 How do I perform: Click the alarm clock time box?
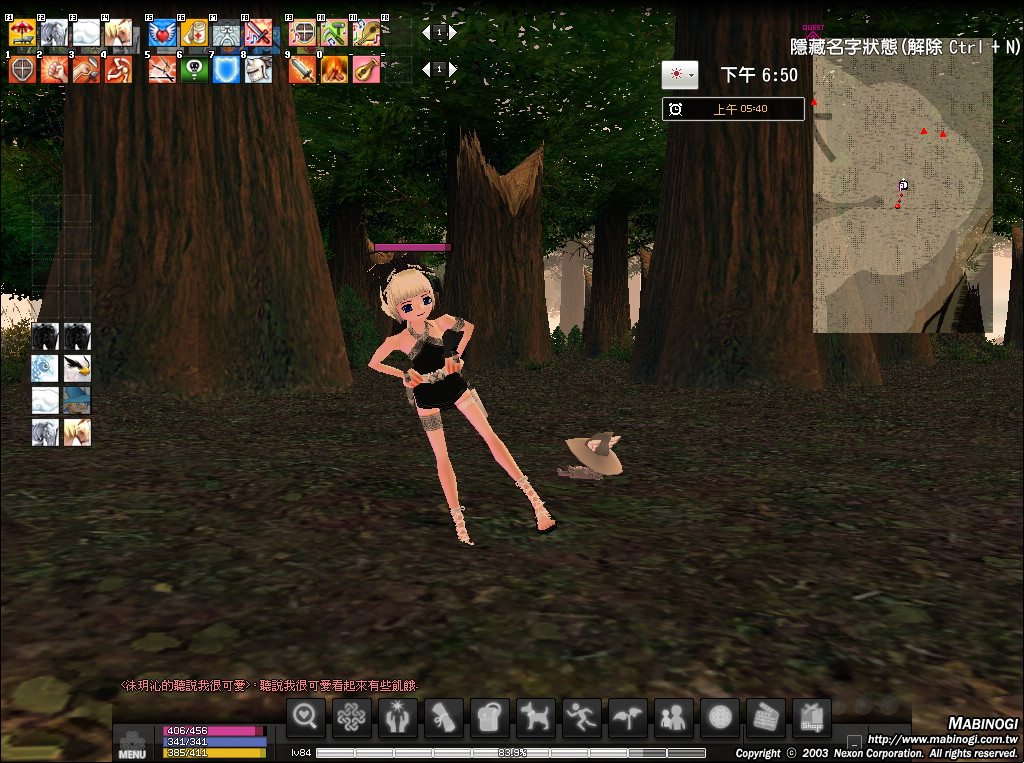coord(733,109)
